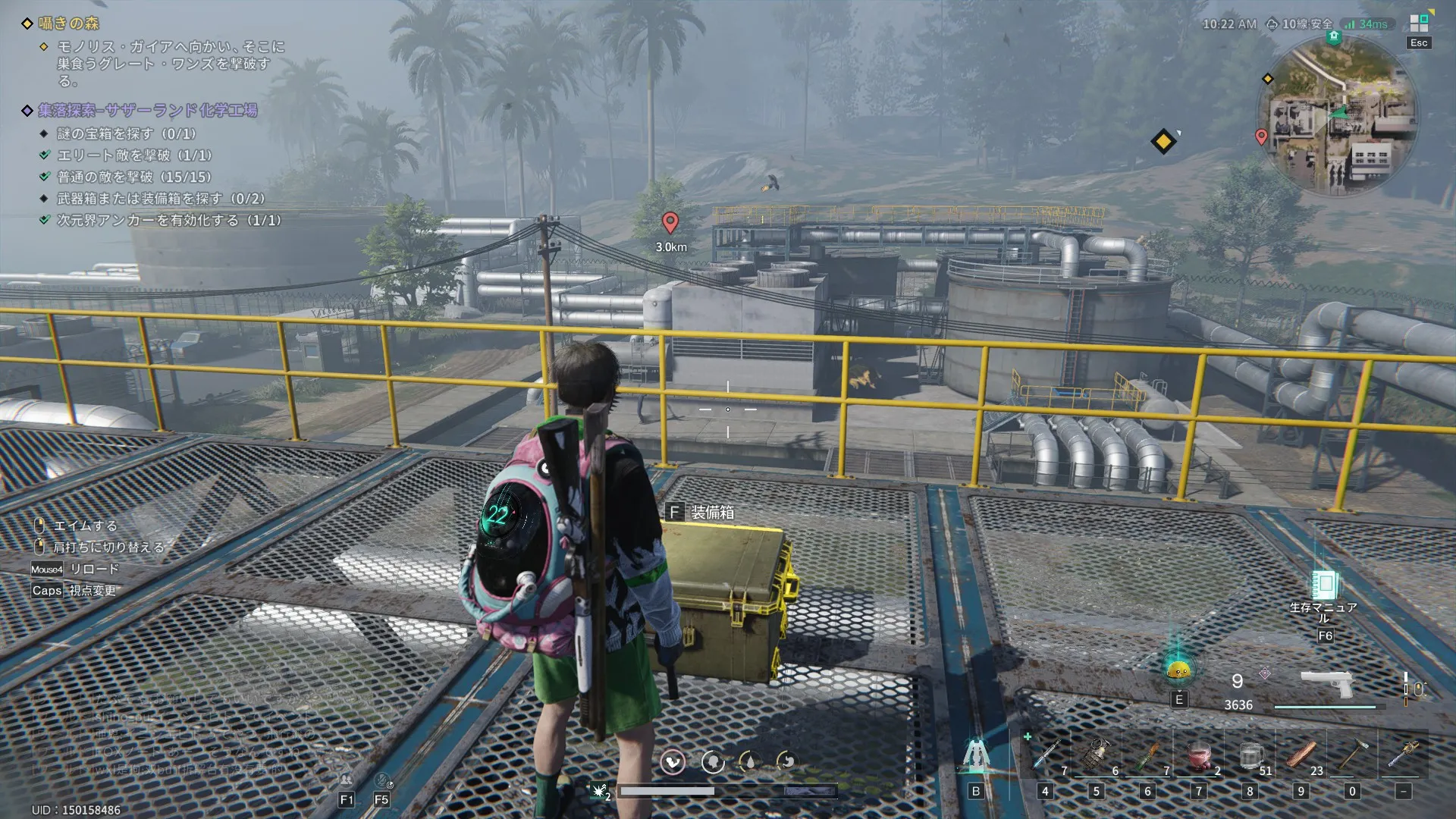Equip the pickaxe from the hotbar
The height and width of the screenshot is (819, 1456).
(1351, 755)
